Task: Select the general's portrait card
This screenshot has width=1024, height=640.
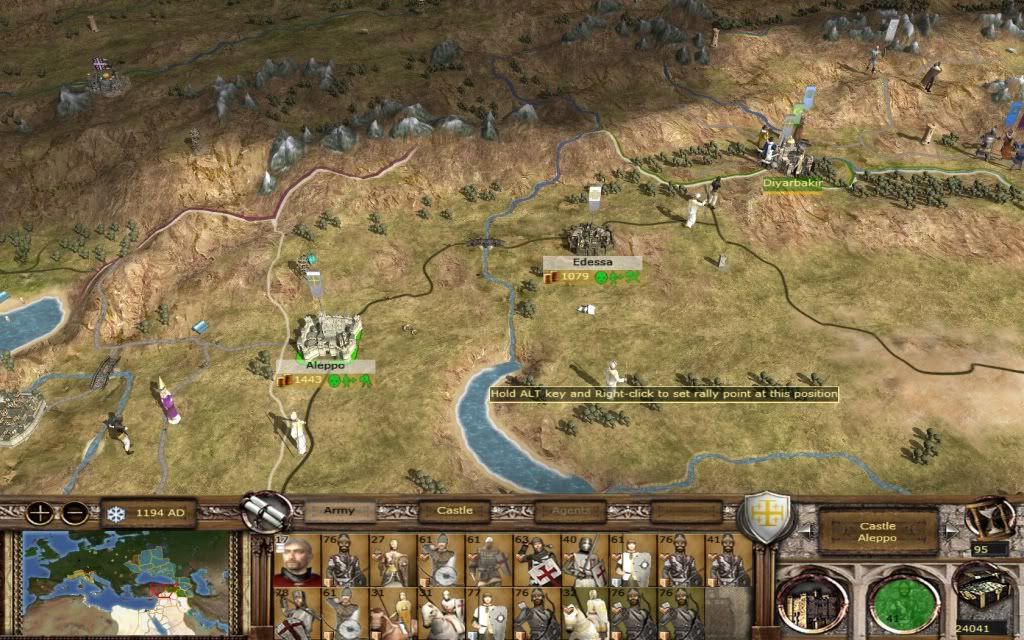Action: [298, 560]
